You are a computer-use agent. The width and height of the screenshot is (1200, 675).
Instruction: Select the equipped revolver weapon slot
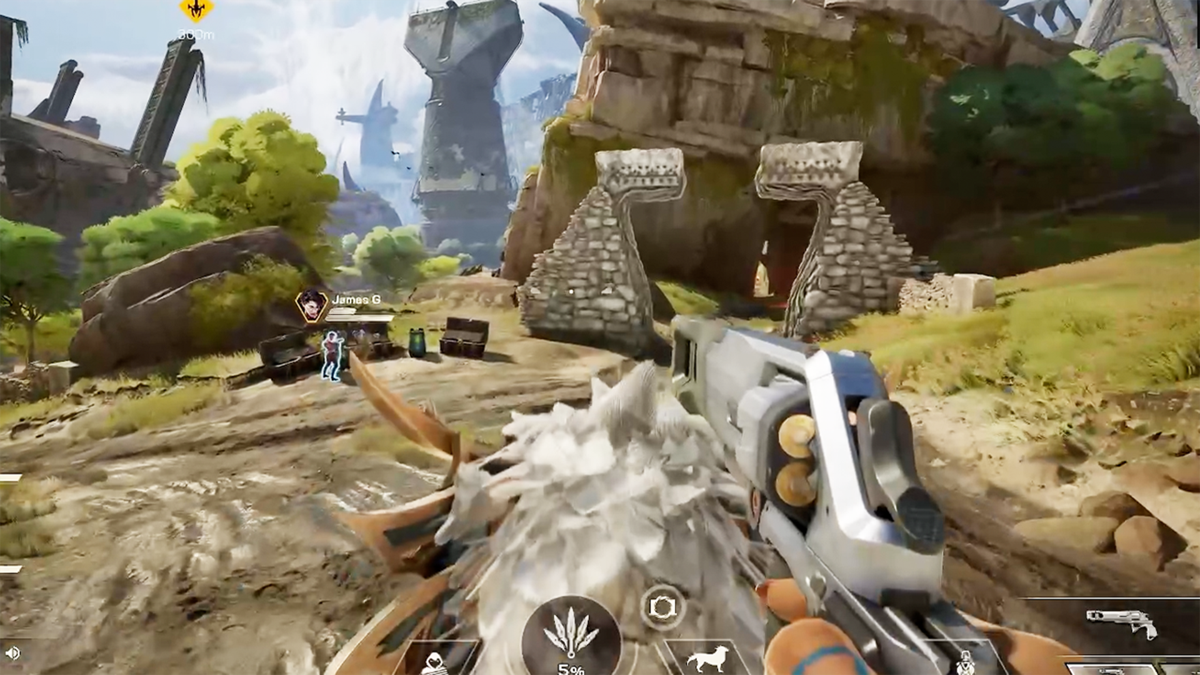[1121, 624]
